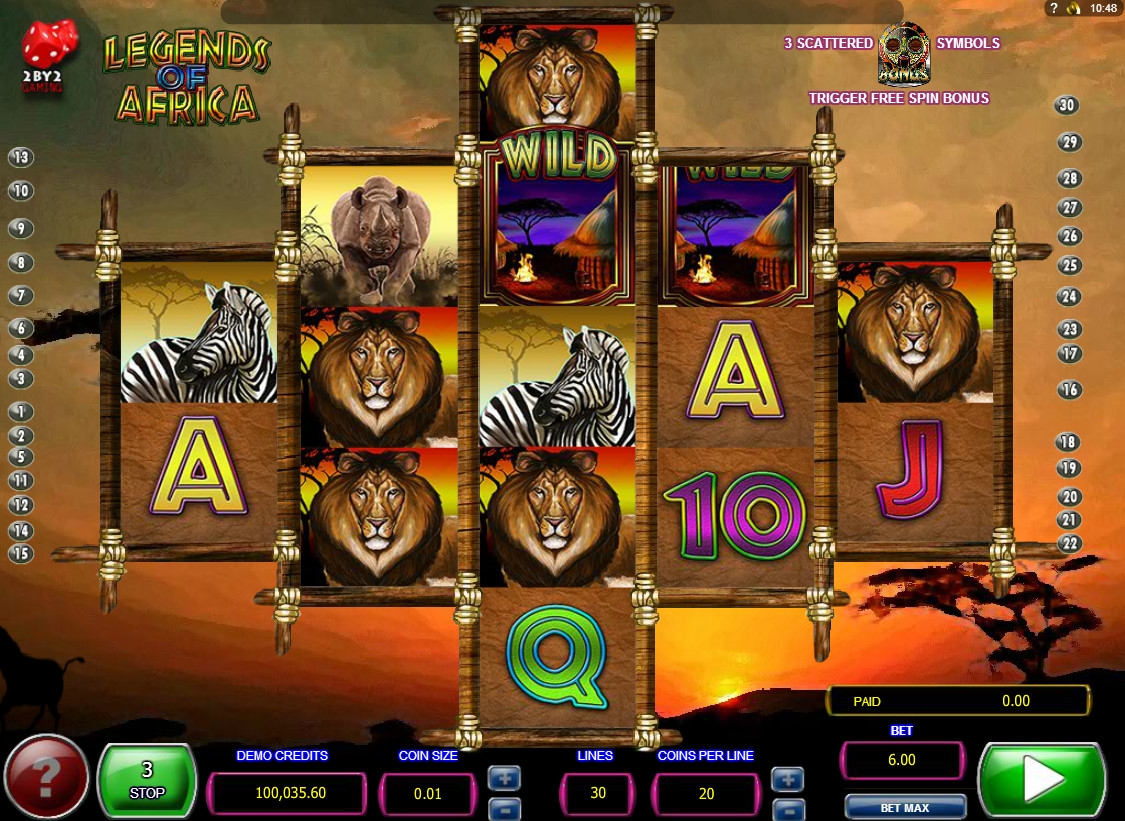1125x821 pixels.
Task: Decrease coin size with the minus button
Action: (504, 807)
